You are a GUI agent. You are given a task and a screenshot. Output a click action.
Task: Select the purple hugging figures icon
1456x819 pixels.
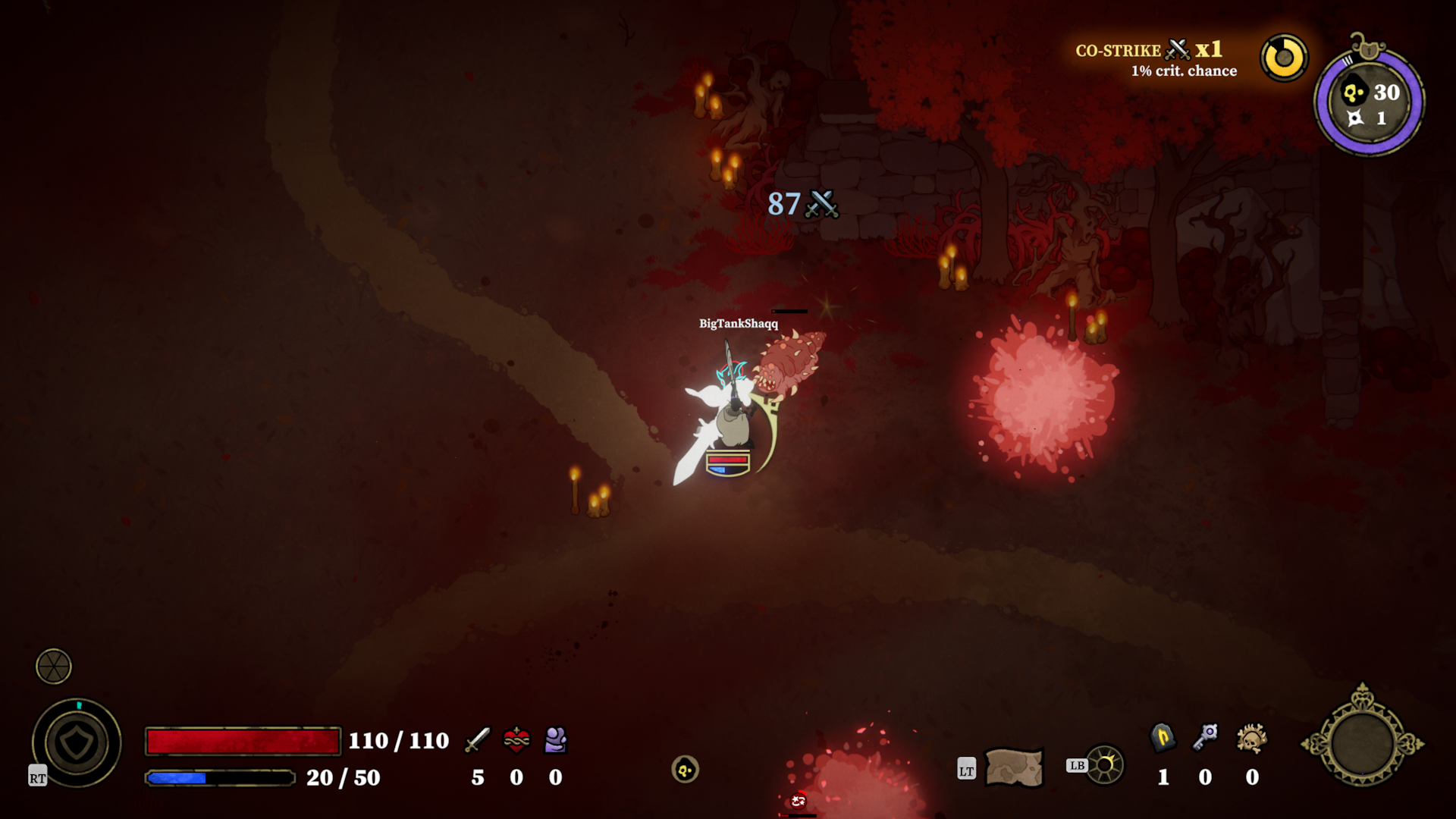[556, 739]
